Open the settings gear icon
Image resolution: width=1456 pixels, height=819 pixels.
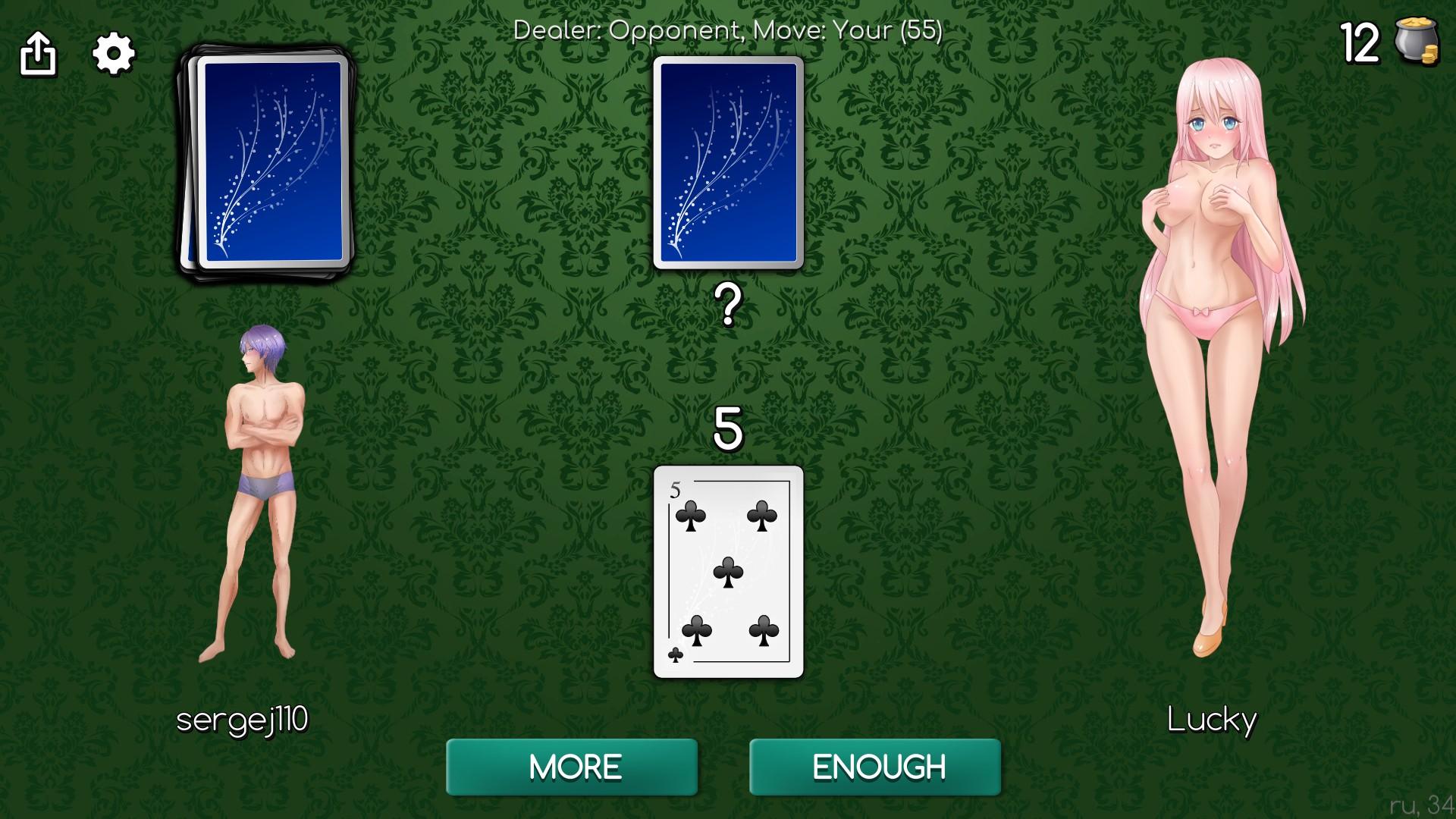[112, 53]
